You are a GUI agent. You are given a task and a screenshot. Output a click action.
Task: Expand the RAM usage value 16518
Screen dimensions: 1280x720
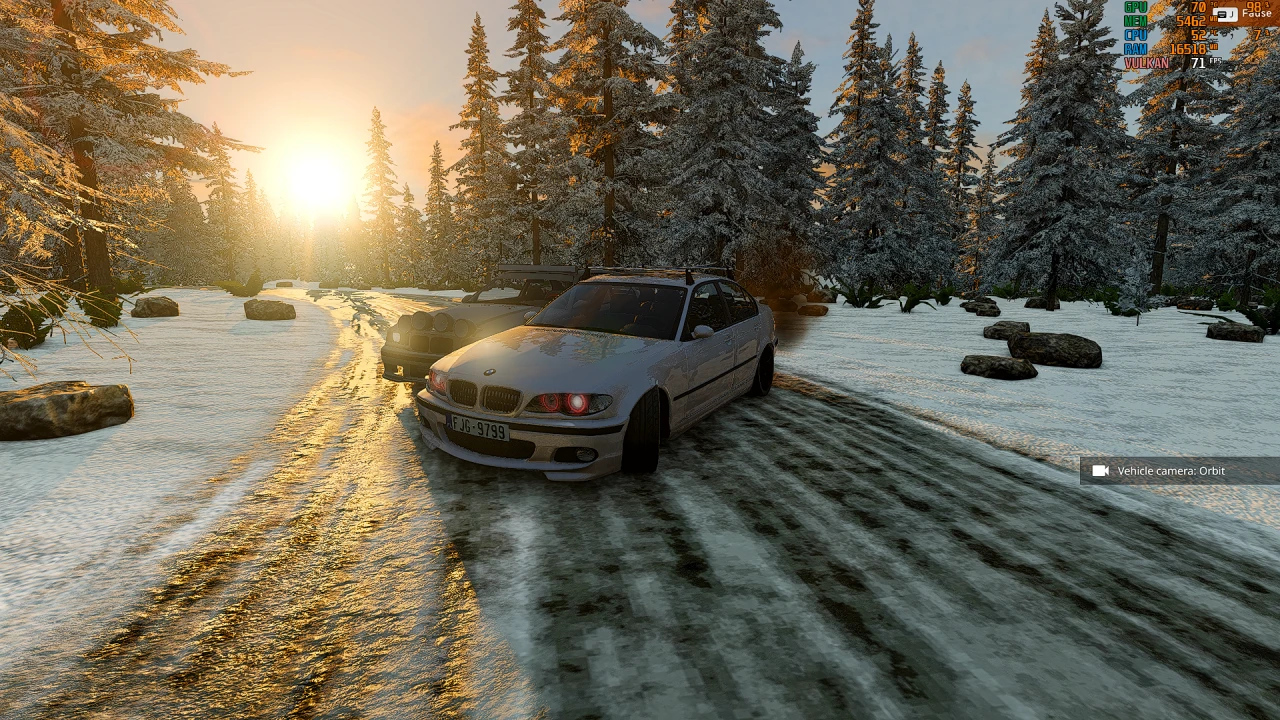click(x=1188, y=47)
